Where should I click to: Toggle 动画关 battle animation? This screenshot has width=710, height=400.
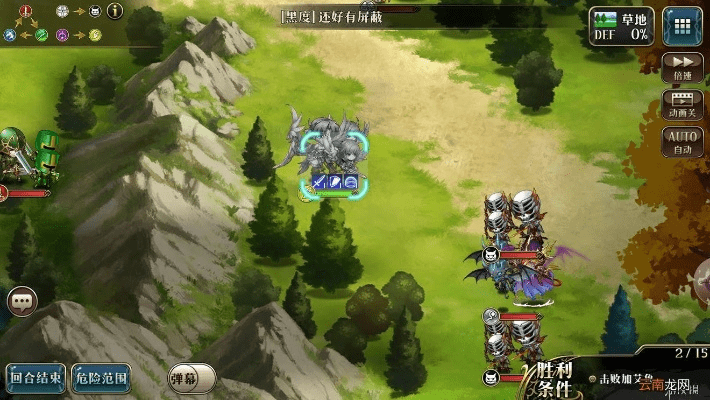pyautogui.click(x=683, y=104)
